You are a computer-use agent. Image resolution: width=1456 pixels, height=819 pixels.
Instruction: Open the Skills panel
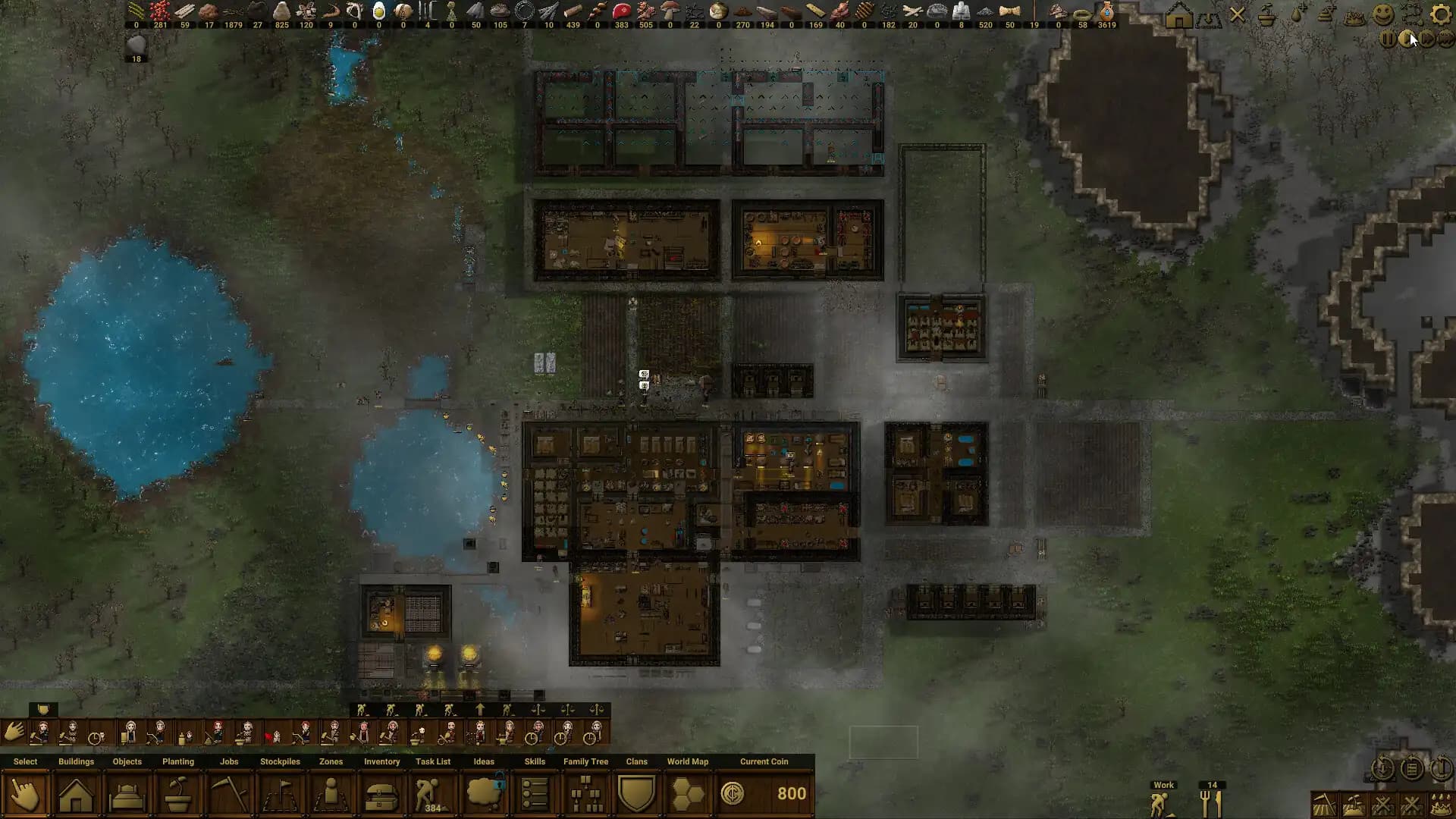(535, 794)
